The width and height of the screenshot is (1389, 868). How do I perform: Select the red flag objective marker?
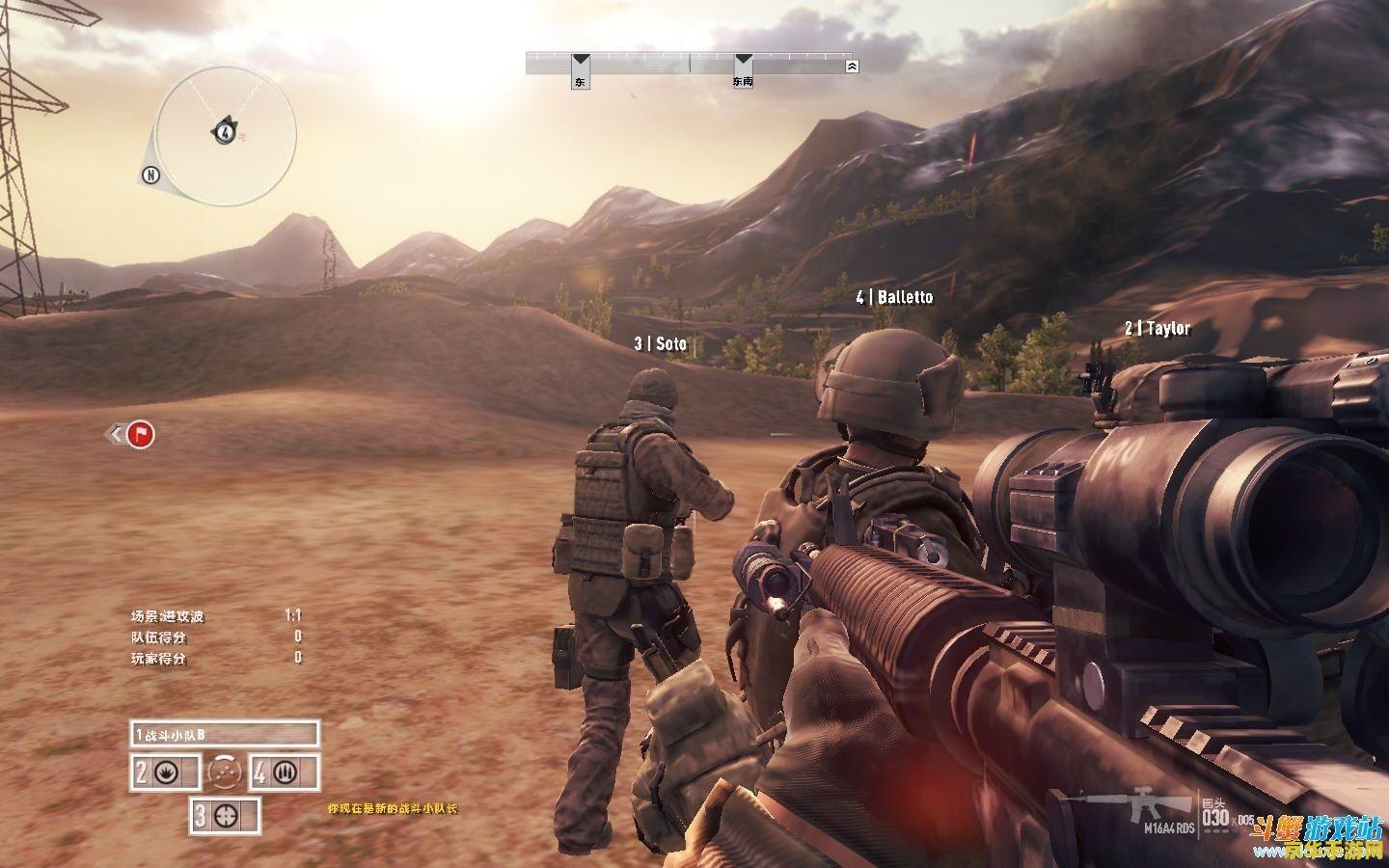coord(141,435)
